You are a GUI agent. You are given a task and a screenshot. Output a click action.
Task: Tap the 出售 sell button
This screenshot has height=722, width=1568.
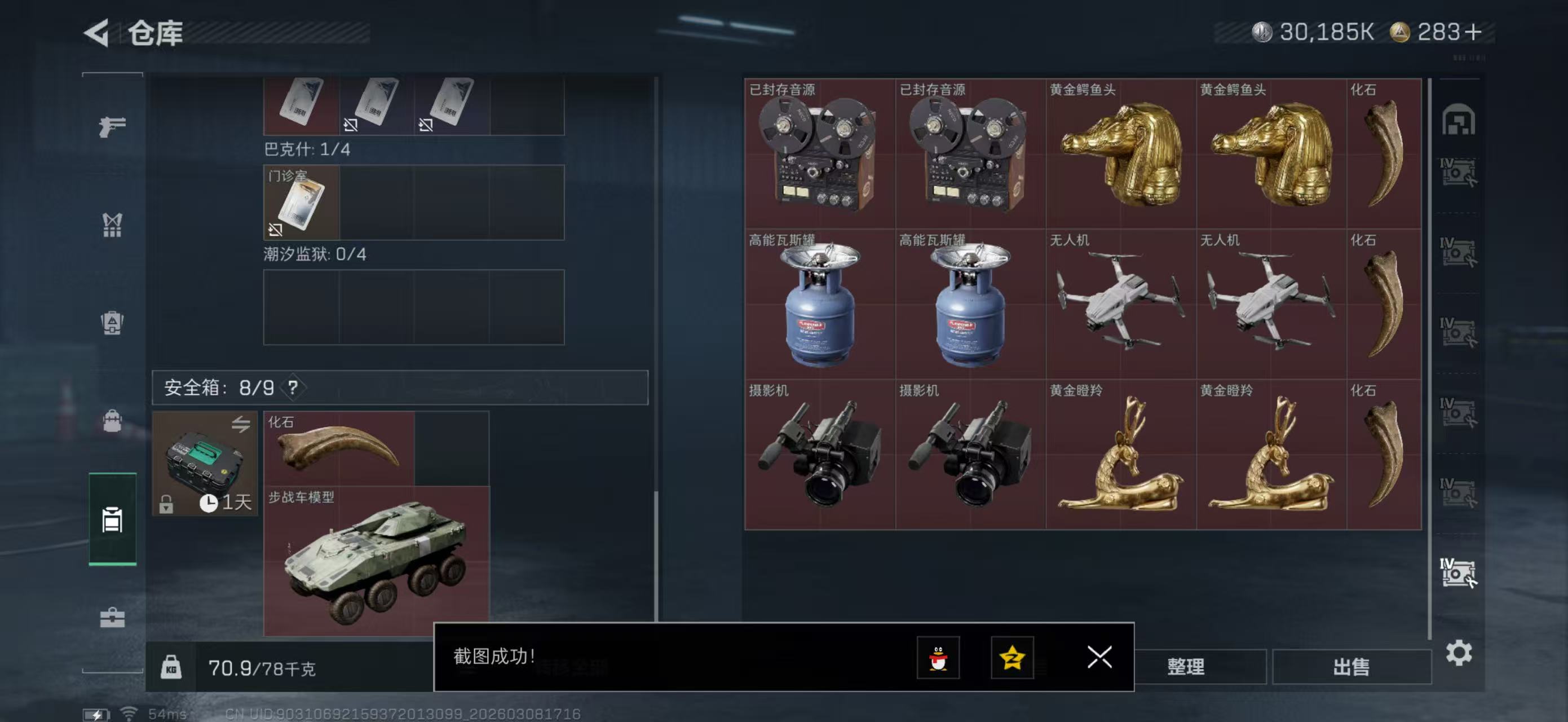(x=1351, y=667)
